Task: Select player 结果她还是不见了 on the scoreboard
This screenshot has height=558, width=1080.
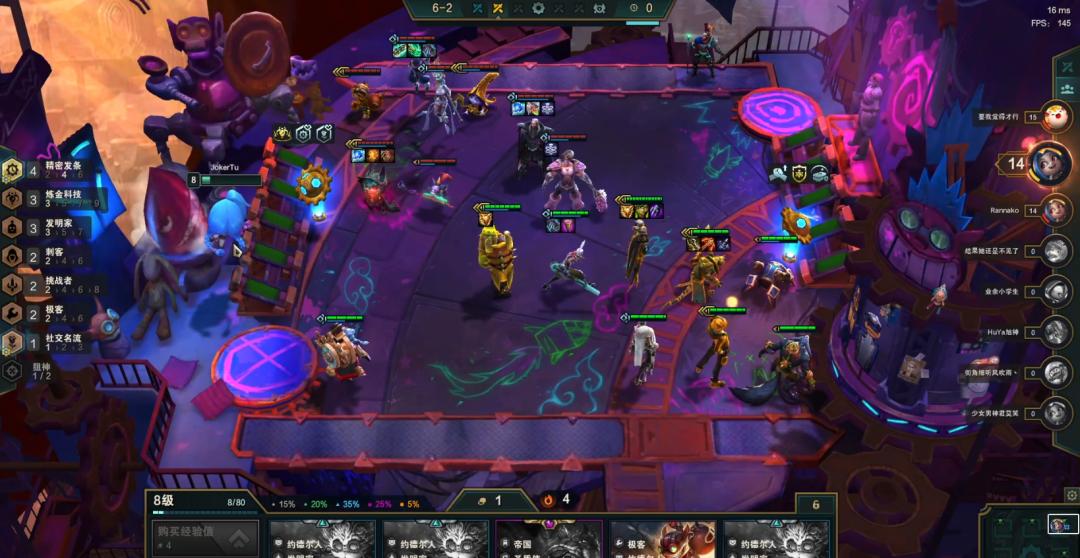Action: (x=1056, y=251)
